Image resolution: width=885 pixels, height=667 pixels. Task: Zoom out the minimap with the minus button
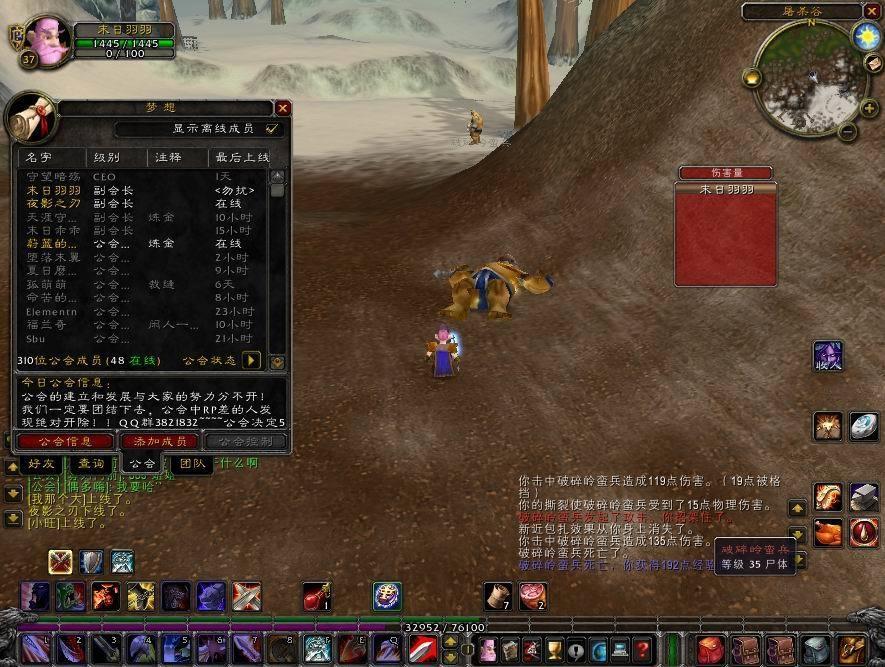point(847,130)
